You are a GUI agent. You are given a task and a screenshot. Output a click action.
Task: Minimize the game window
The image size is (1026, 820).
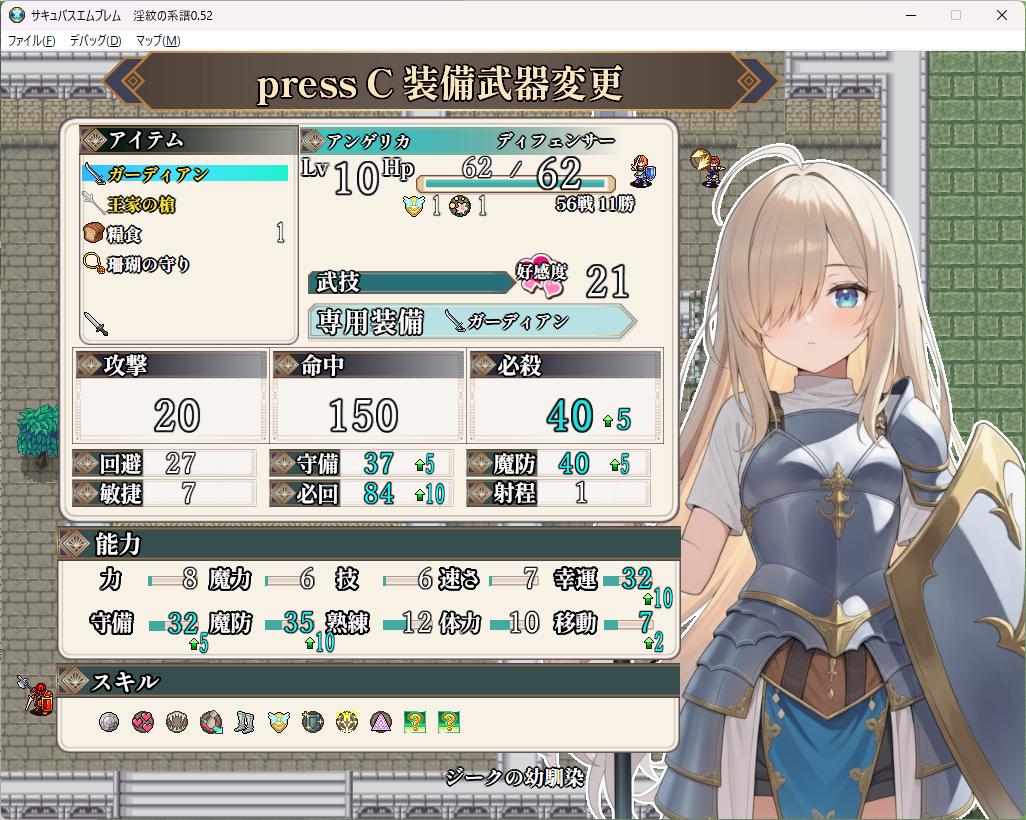point(912,15)
